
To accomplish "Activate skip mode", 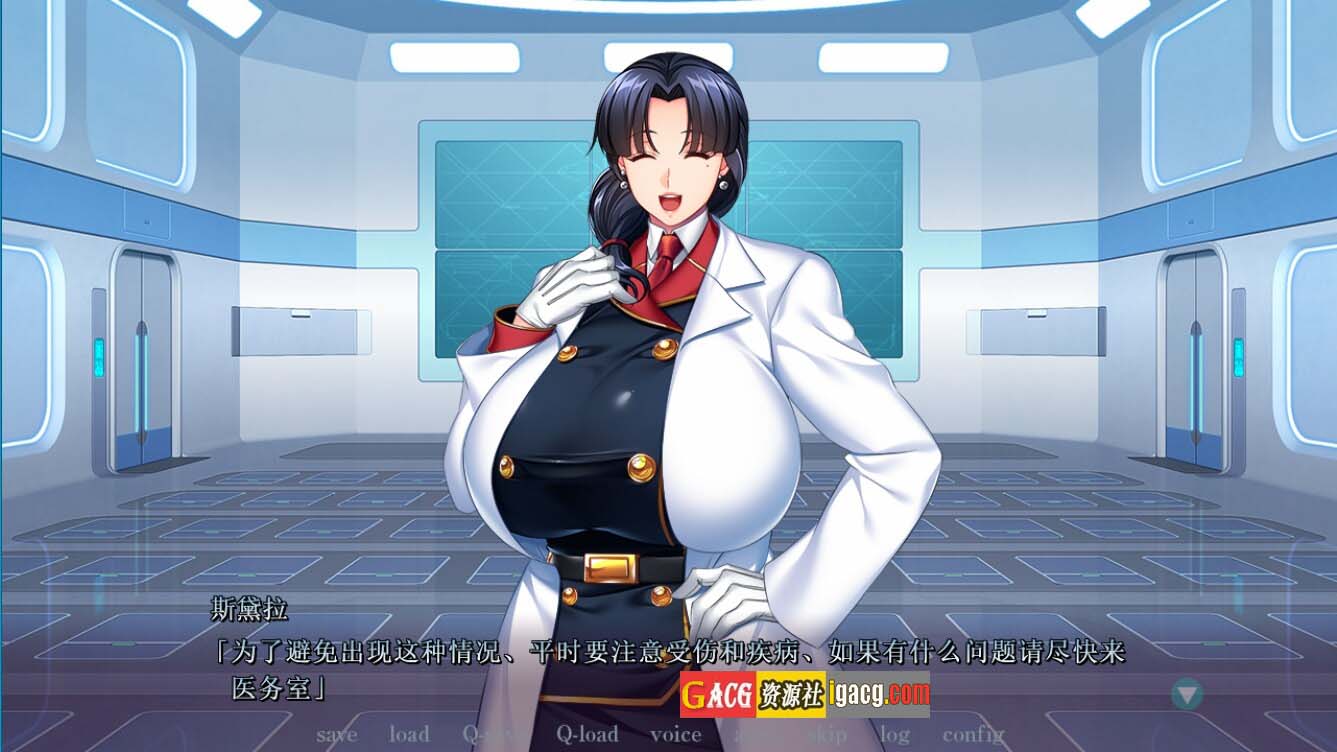I will pyautogui.click(x=827, y=735).
